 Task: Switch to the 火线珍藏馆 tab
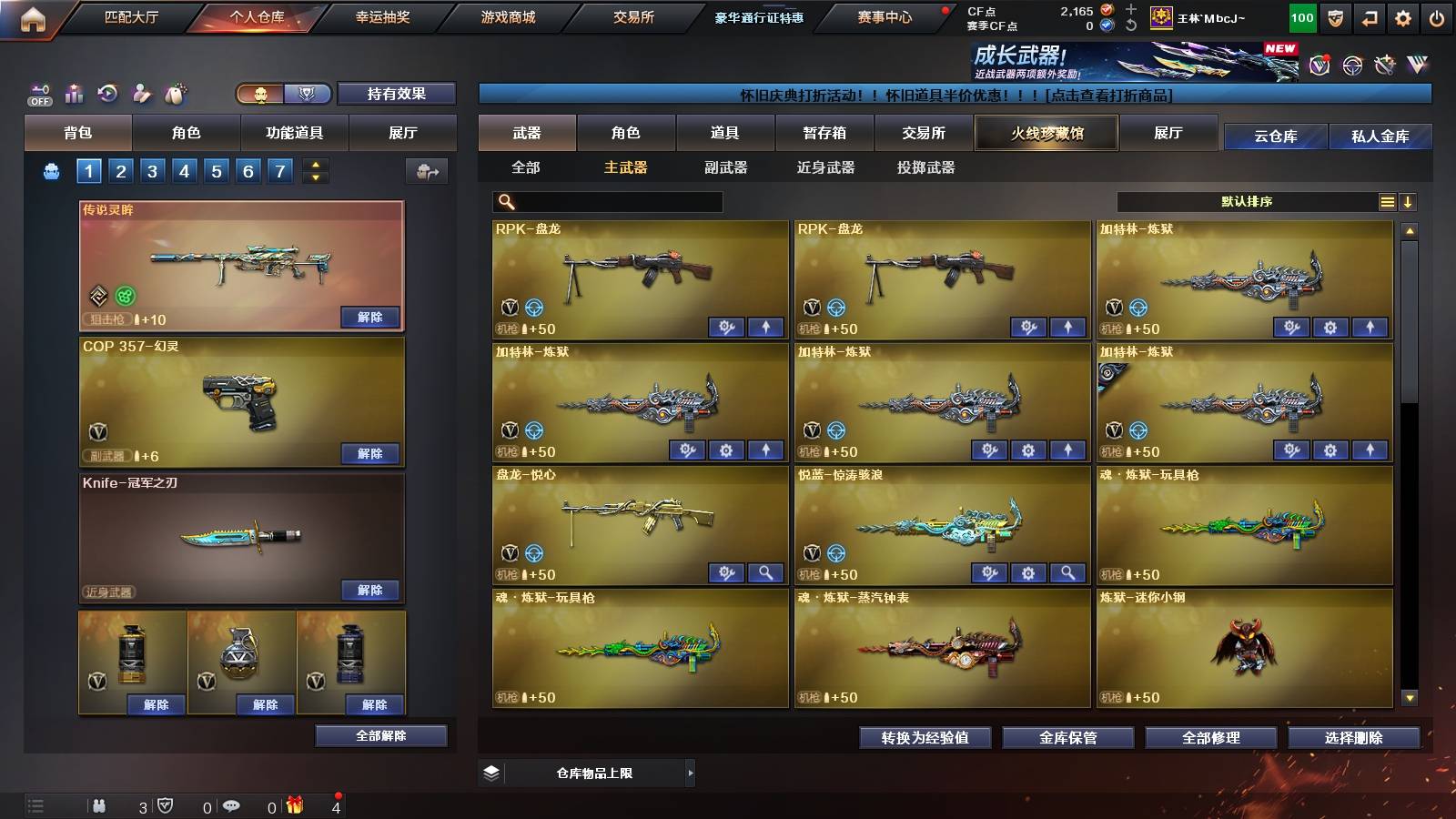click(x=1046, y=133)
